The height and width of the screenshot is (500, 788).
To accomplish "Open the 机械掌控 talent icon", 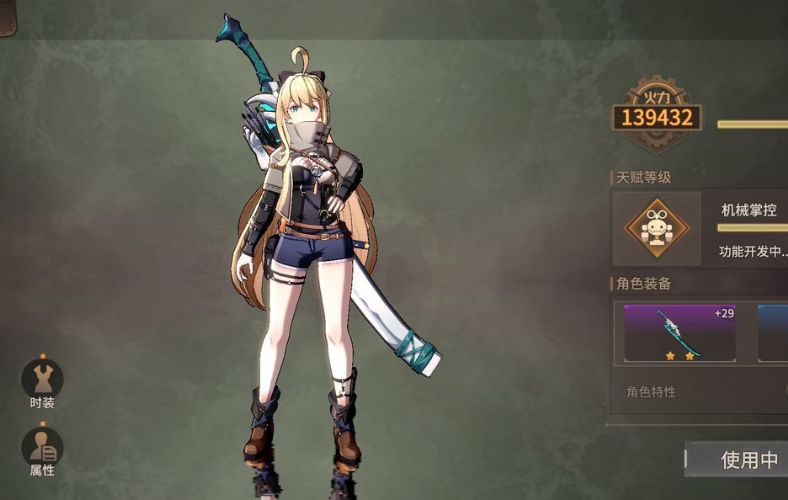I will pos(656,228).
